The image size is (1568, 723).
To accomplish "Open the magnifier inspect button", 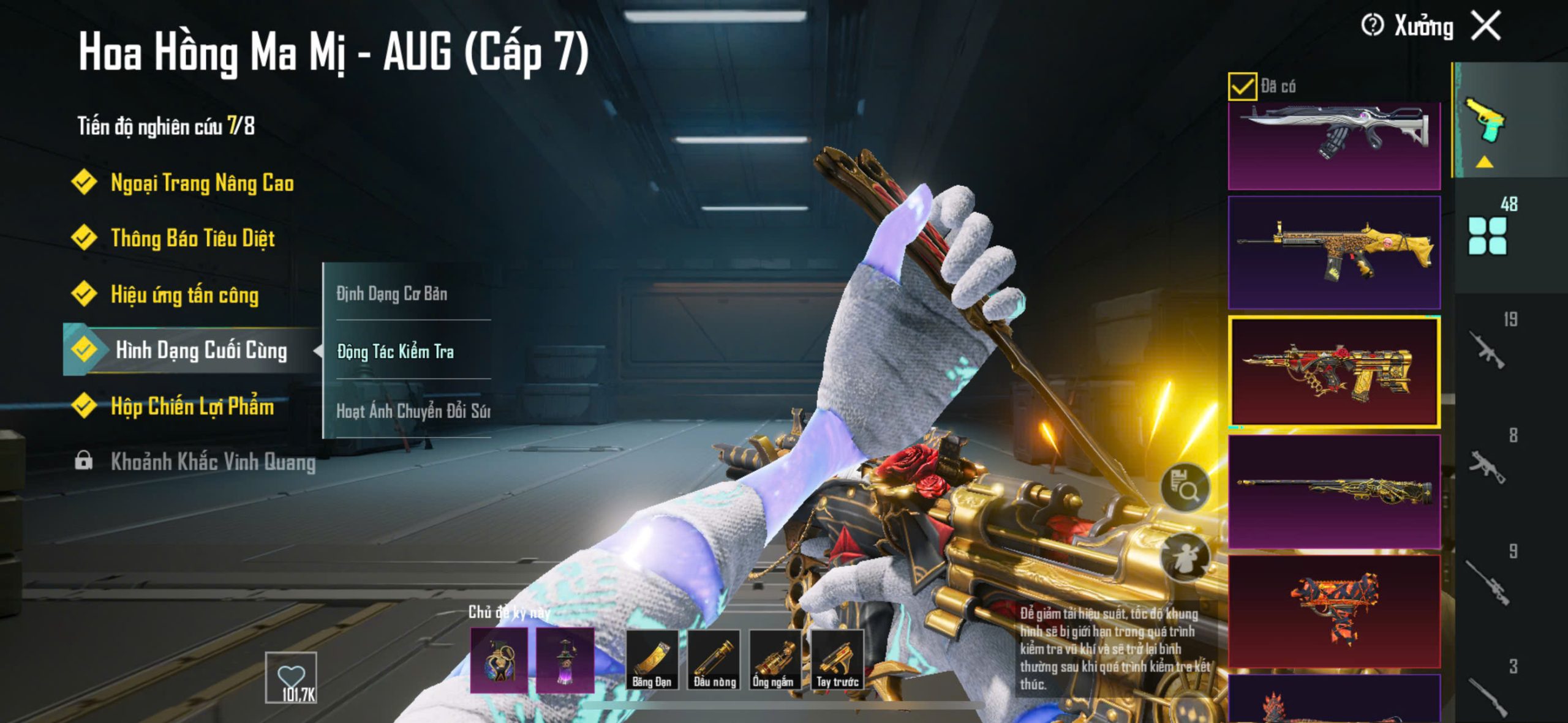I will (1185, 487).
